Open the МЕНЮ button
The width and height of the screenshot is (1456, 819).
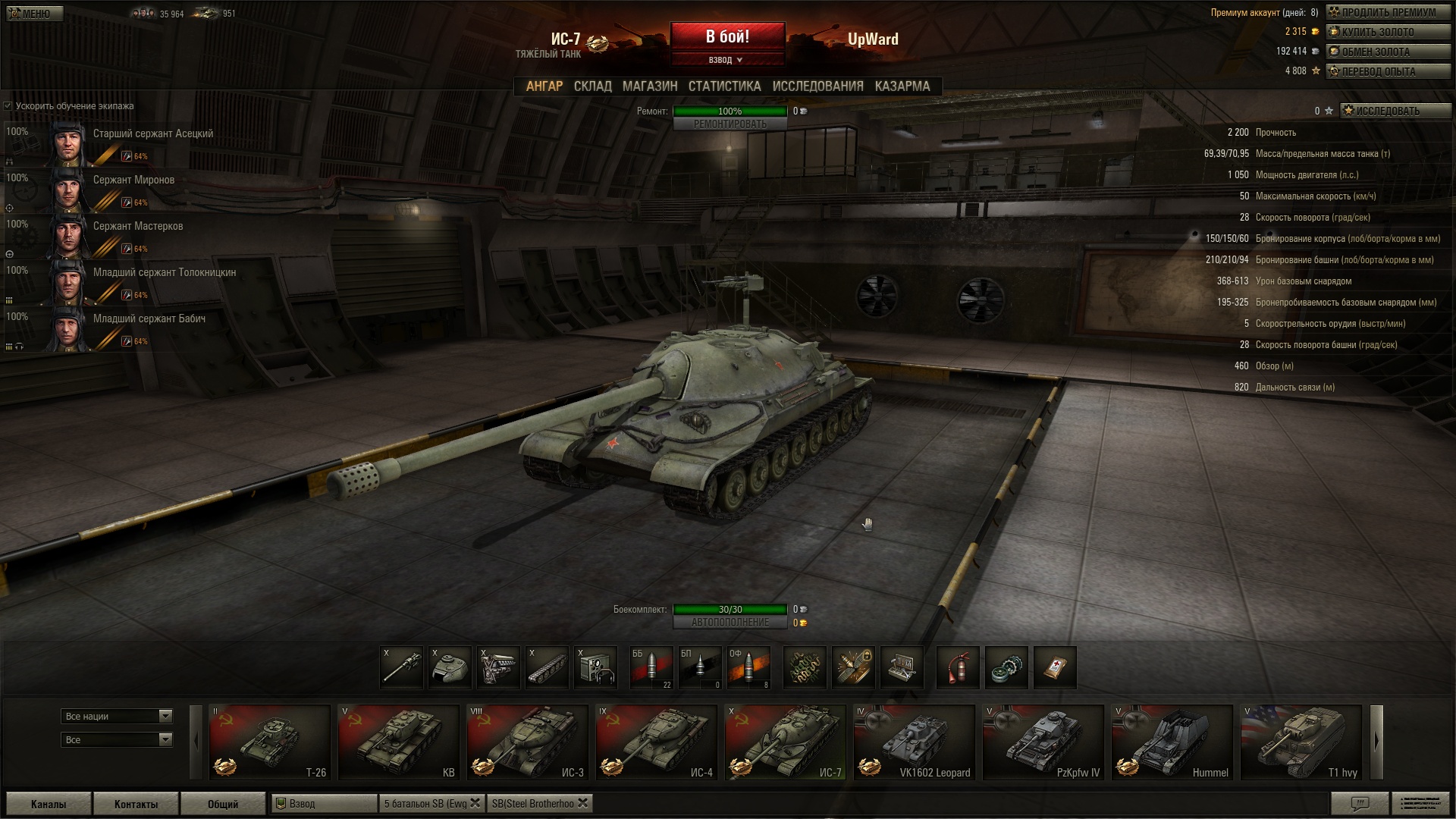click(x=35, y=14)
